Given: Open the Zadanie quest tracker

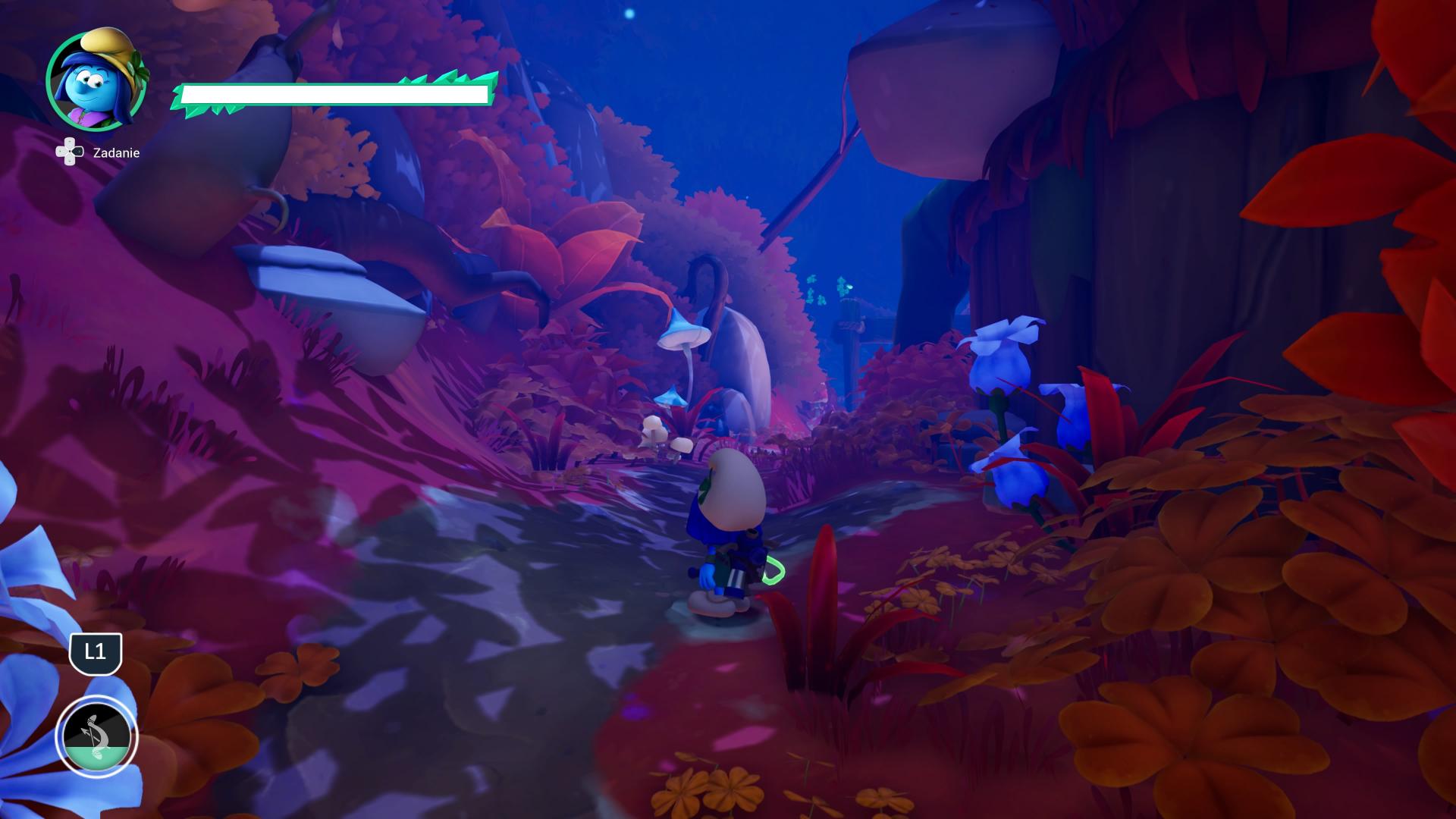Looking at the screenshot, I should pos(98,152).
